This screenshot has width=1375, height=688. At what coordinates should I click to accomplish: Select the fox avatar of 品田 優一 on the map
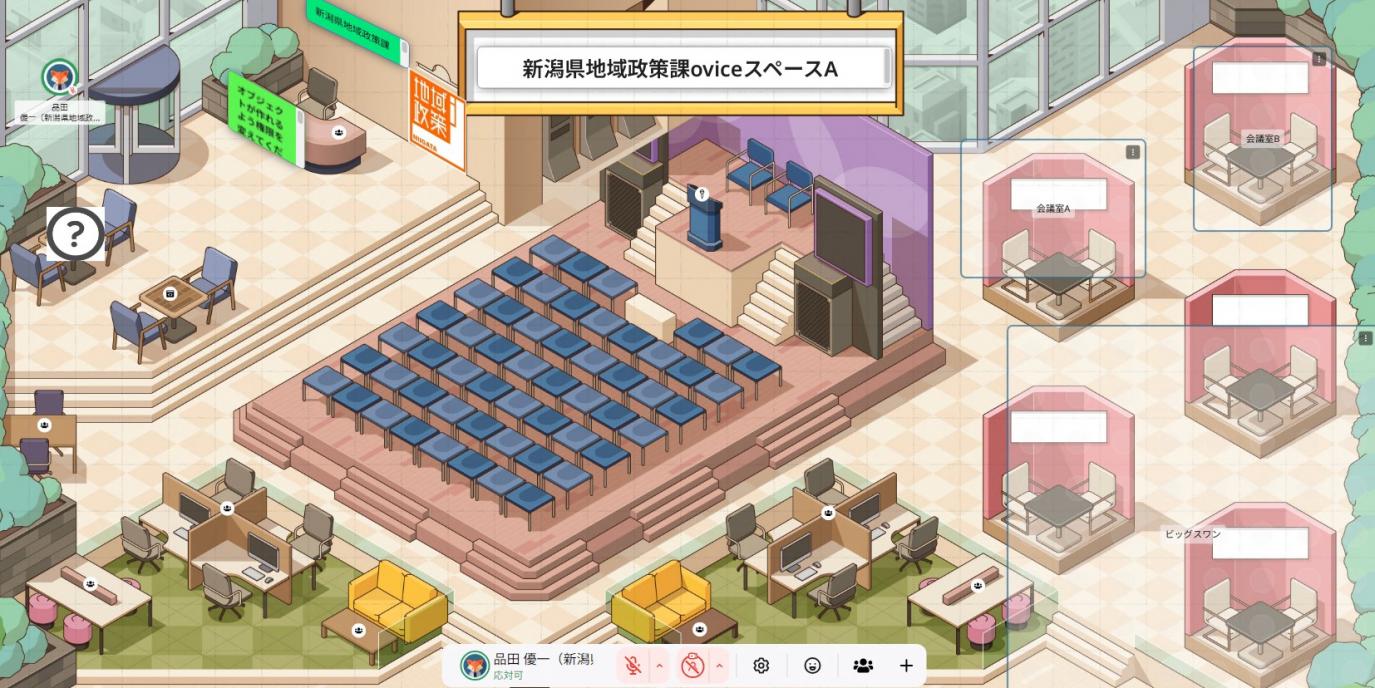pyautogui.click(x=60, y=77)
